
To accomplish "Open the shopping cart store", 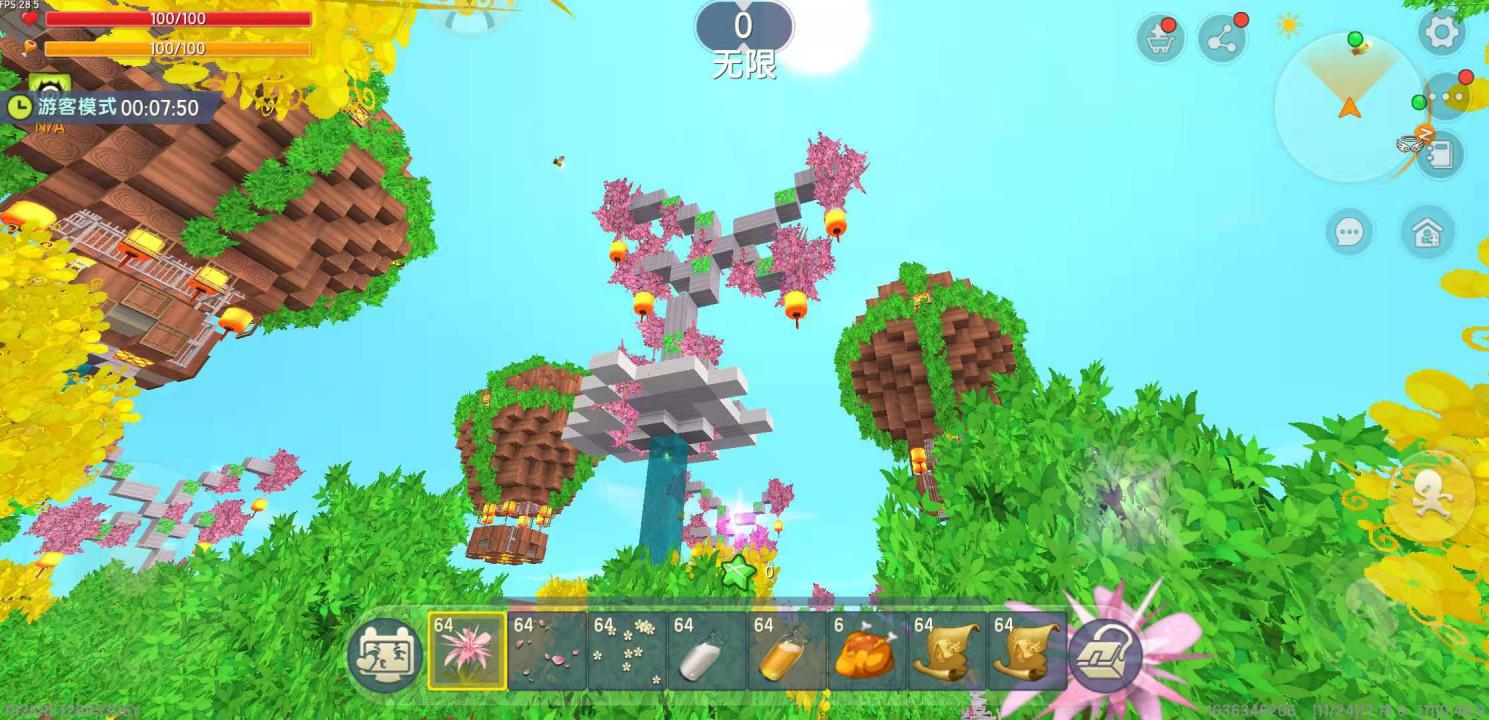I will (x=1160, y=39).
